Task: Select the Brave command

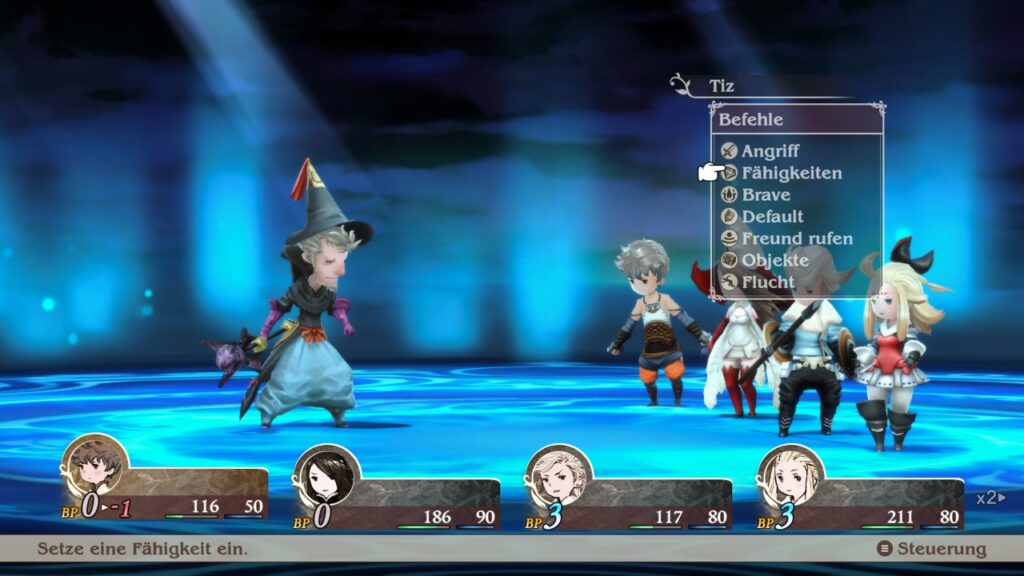Action: point(765,195)
